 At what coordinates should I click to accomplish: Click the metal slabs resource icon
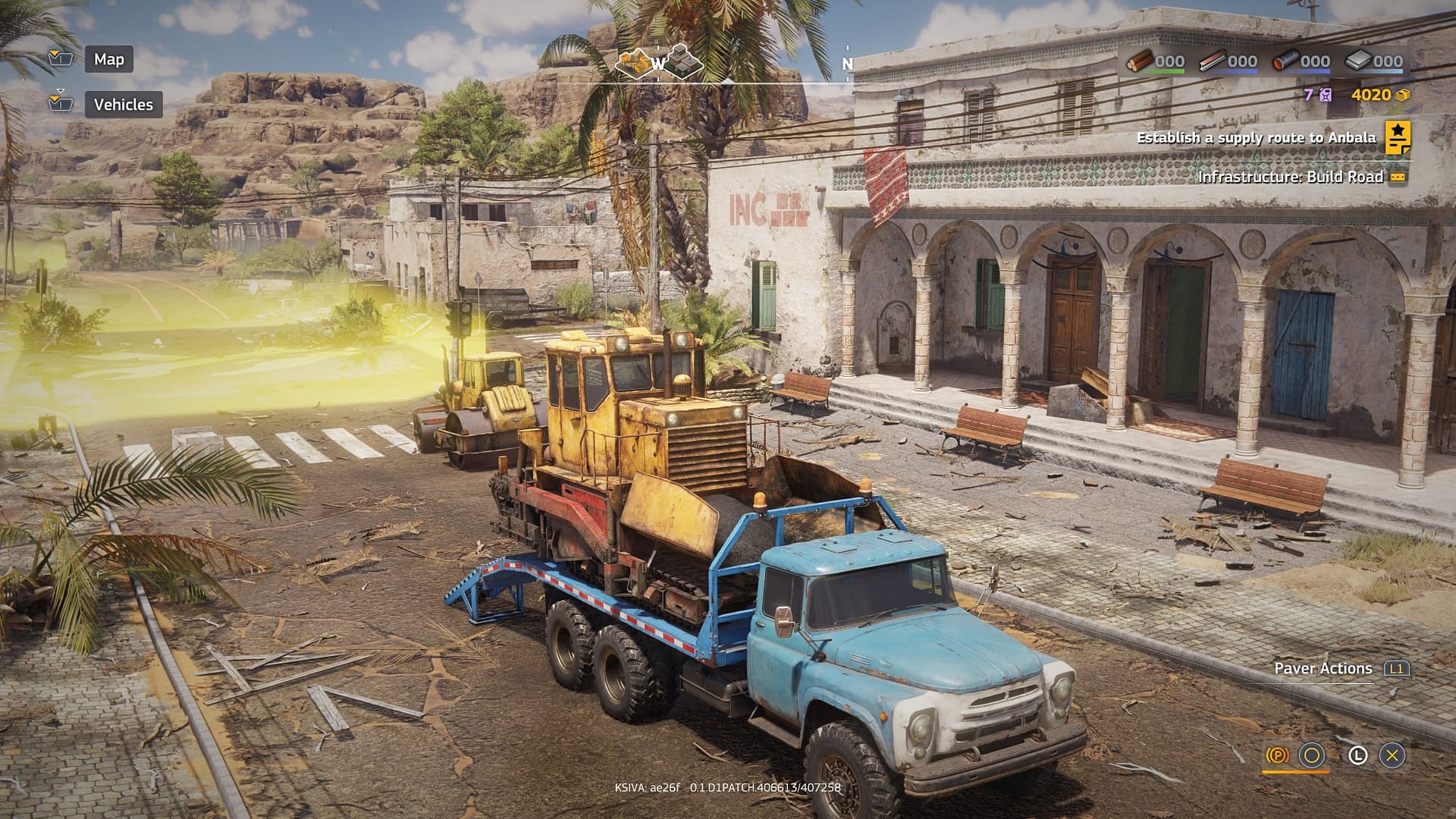point(1357,60)
